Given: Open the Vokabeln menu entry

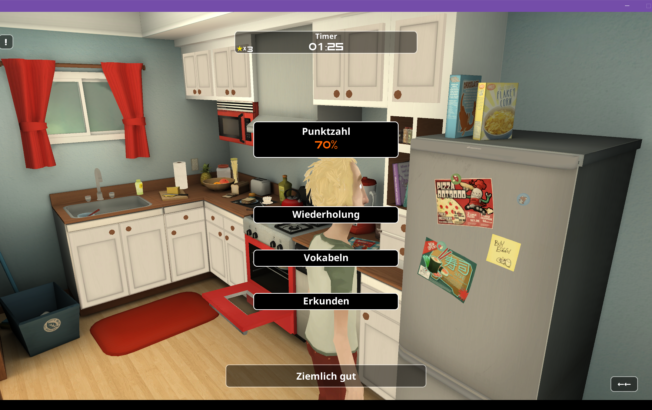Looking at the screenshot, I should [x=325, y=258].
